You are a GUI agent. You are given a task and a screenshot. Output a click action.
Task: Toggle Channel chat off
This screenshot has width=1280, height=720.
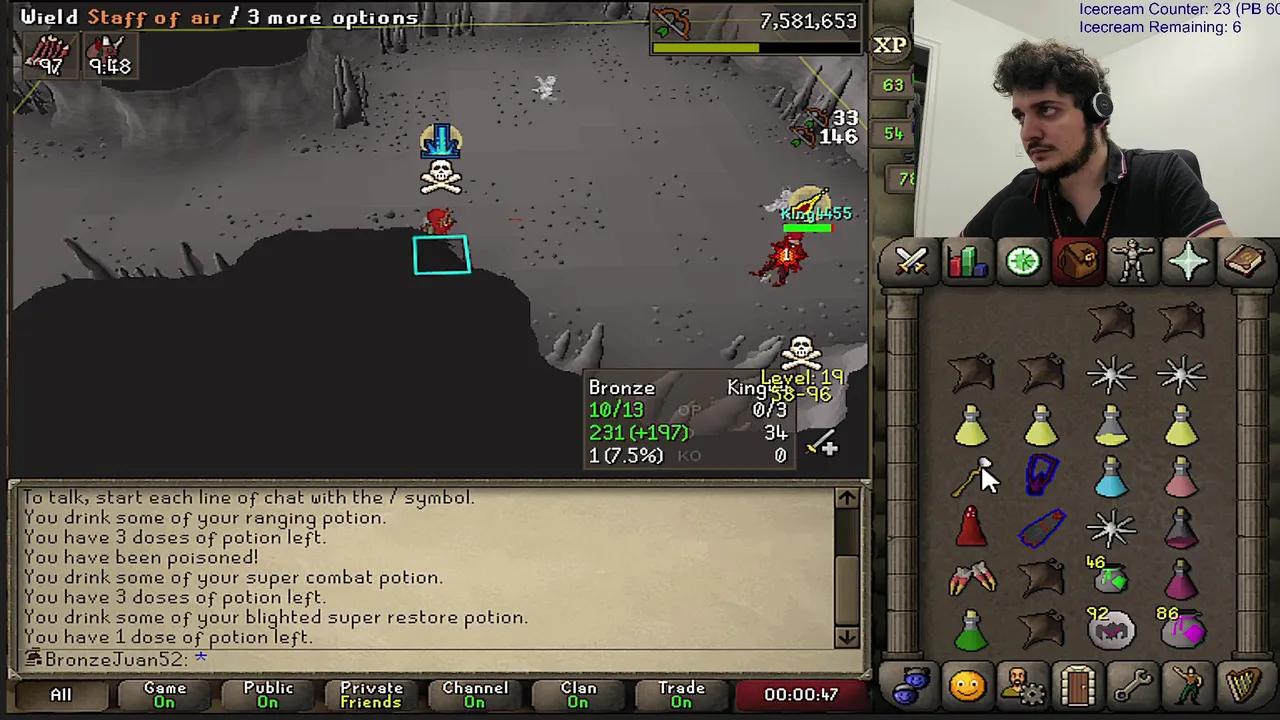[475, 694]
